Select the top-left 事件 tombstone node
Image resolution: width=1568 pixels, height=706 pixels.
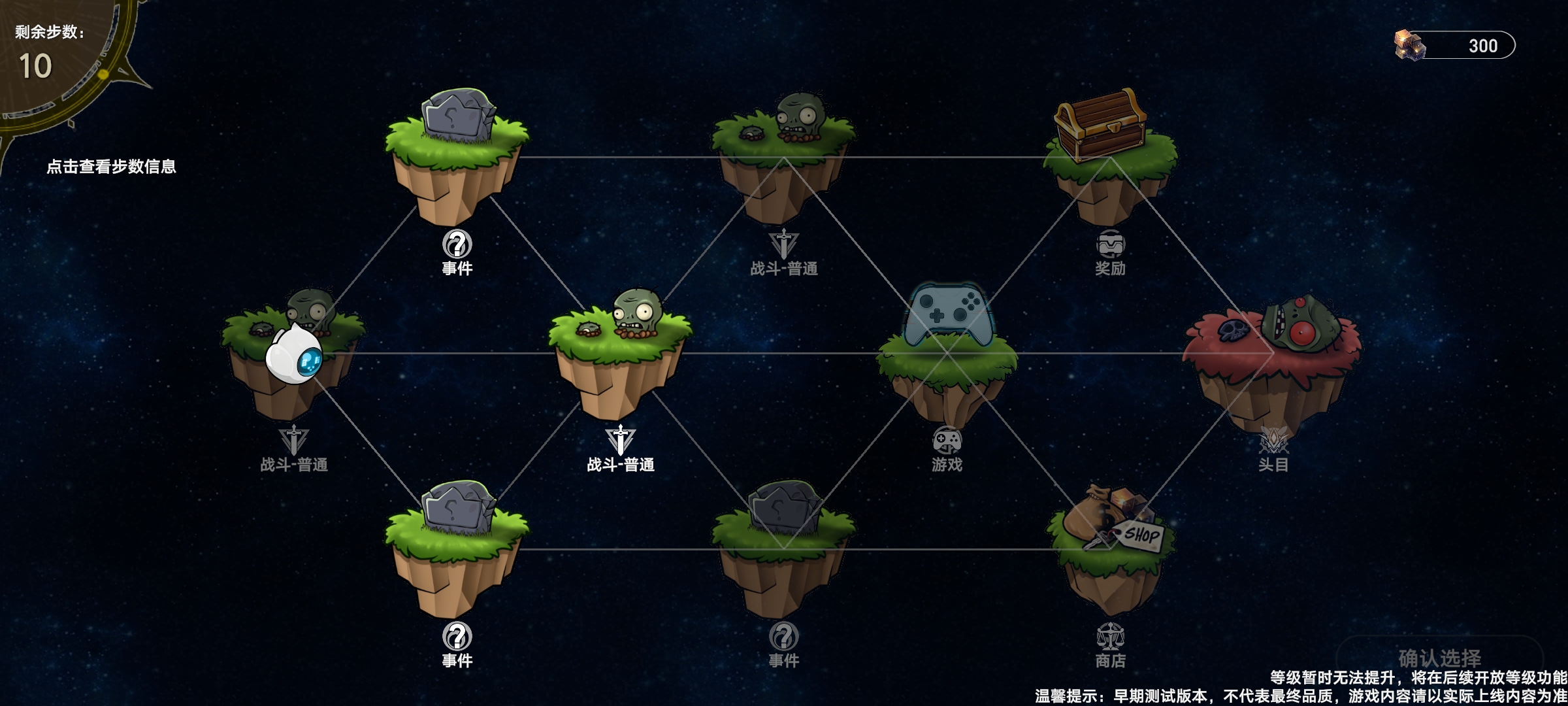coord(457,150)
